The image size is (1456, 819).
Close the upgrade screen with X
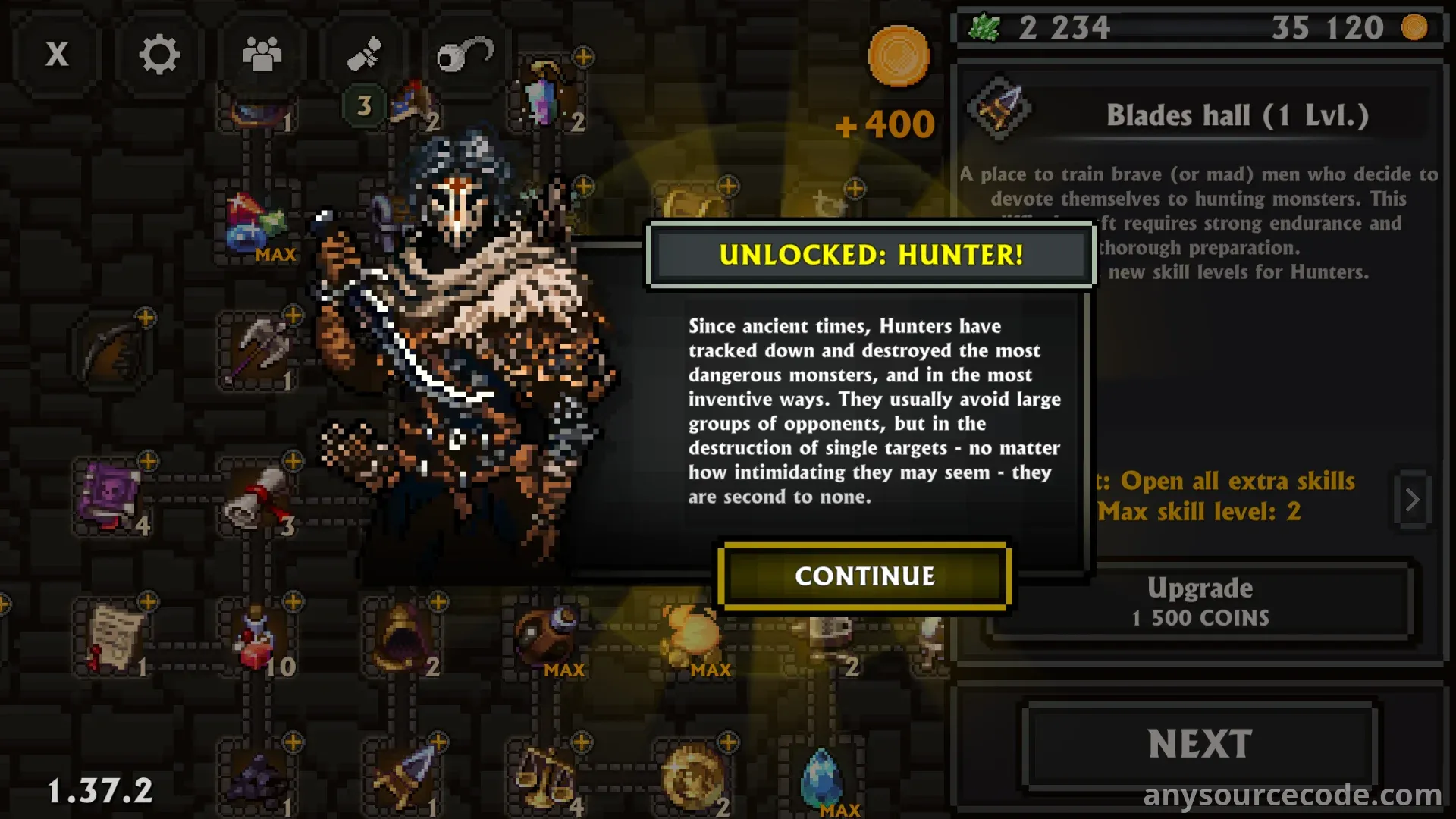(57, 55)
